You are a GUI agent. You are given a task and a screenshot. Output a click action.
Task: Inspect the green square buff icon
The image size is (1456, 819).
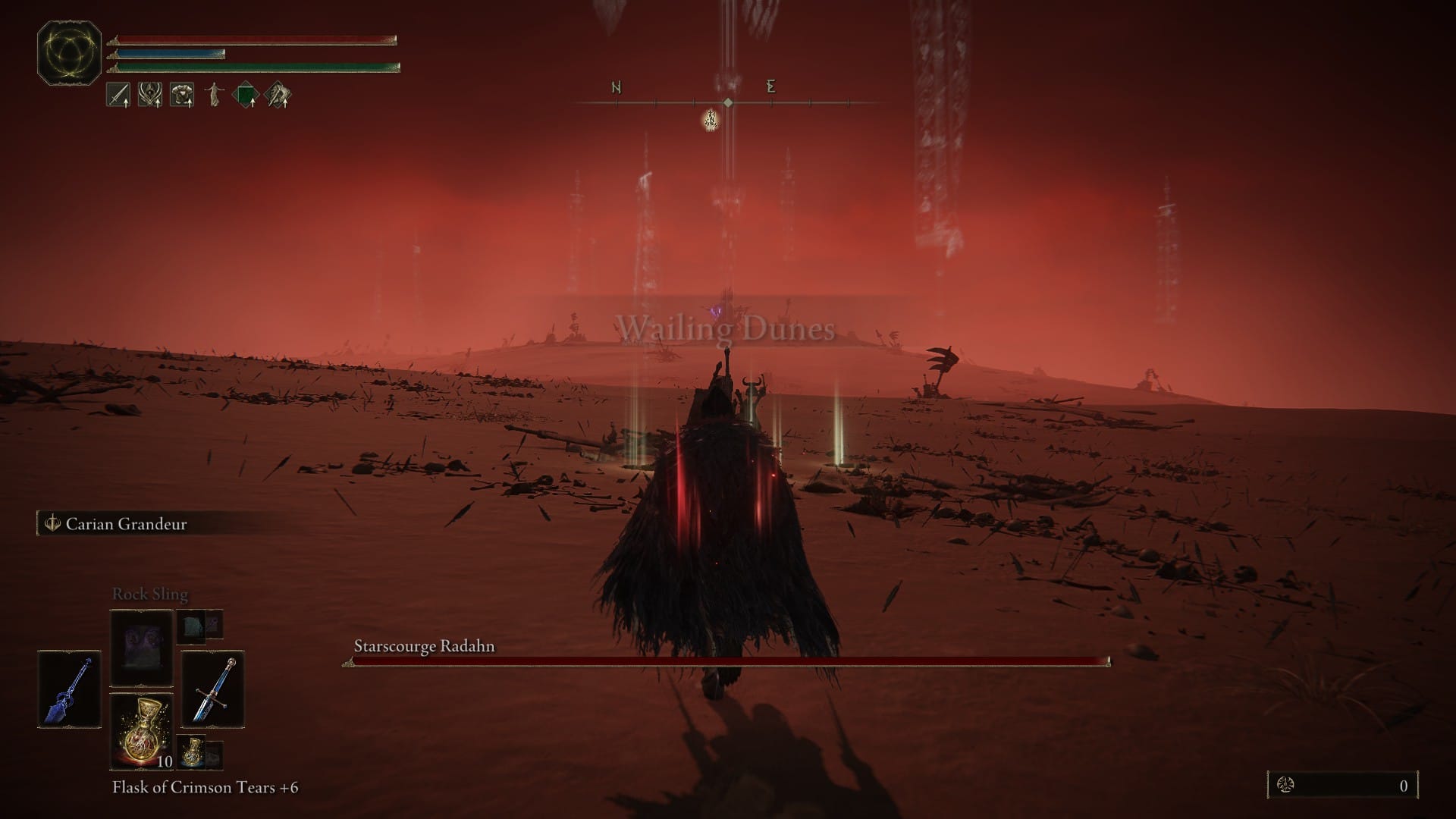point(246,96)
